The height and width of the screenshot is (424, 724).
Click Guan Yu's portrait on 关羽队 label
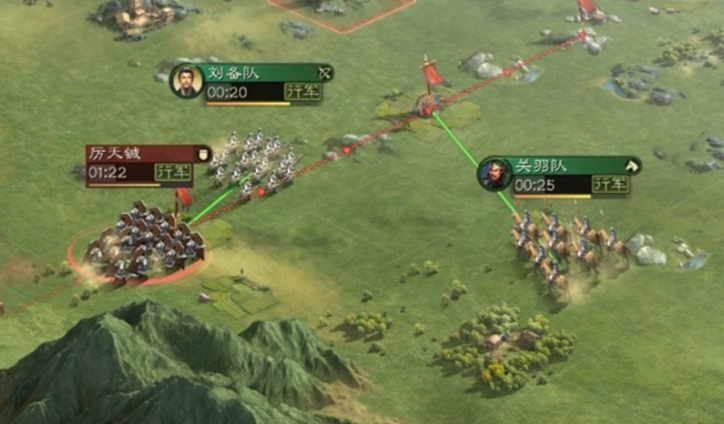(494, 174)
